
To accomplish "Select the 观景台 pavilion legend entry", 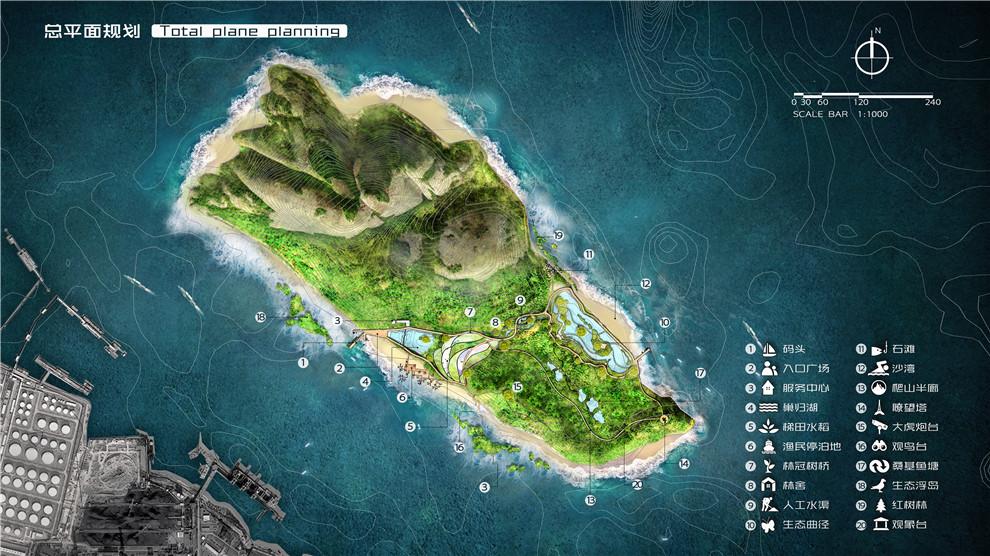I will [895, 524].
